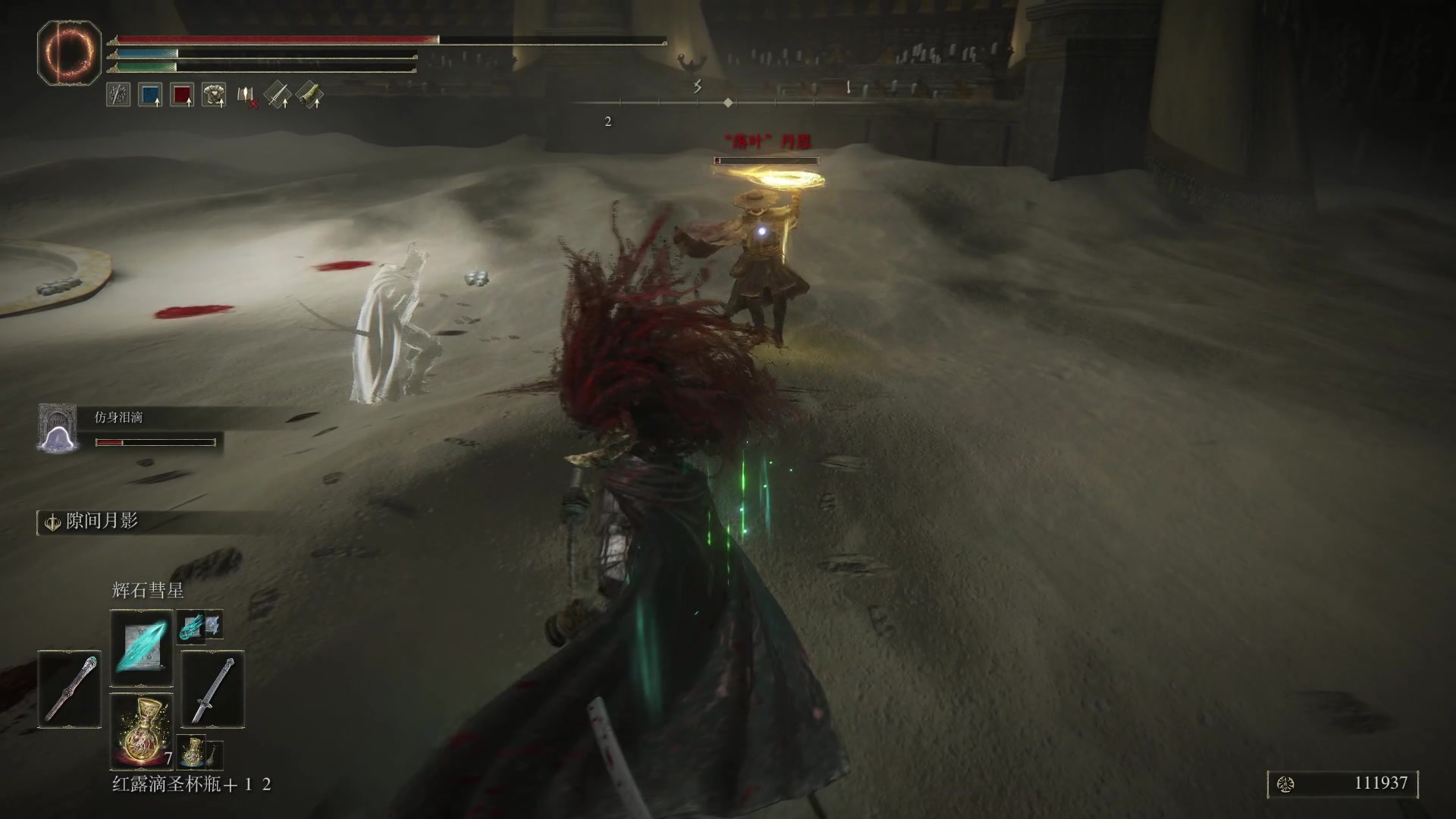The image size is (1456, 819).
Task: Click the Great Rune icon beside the health bar
Action: click(69, 53)
